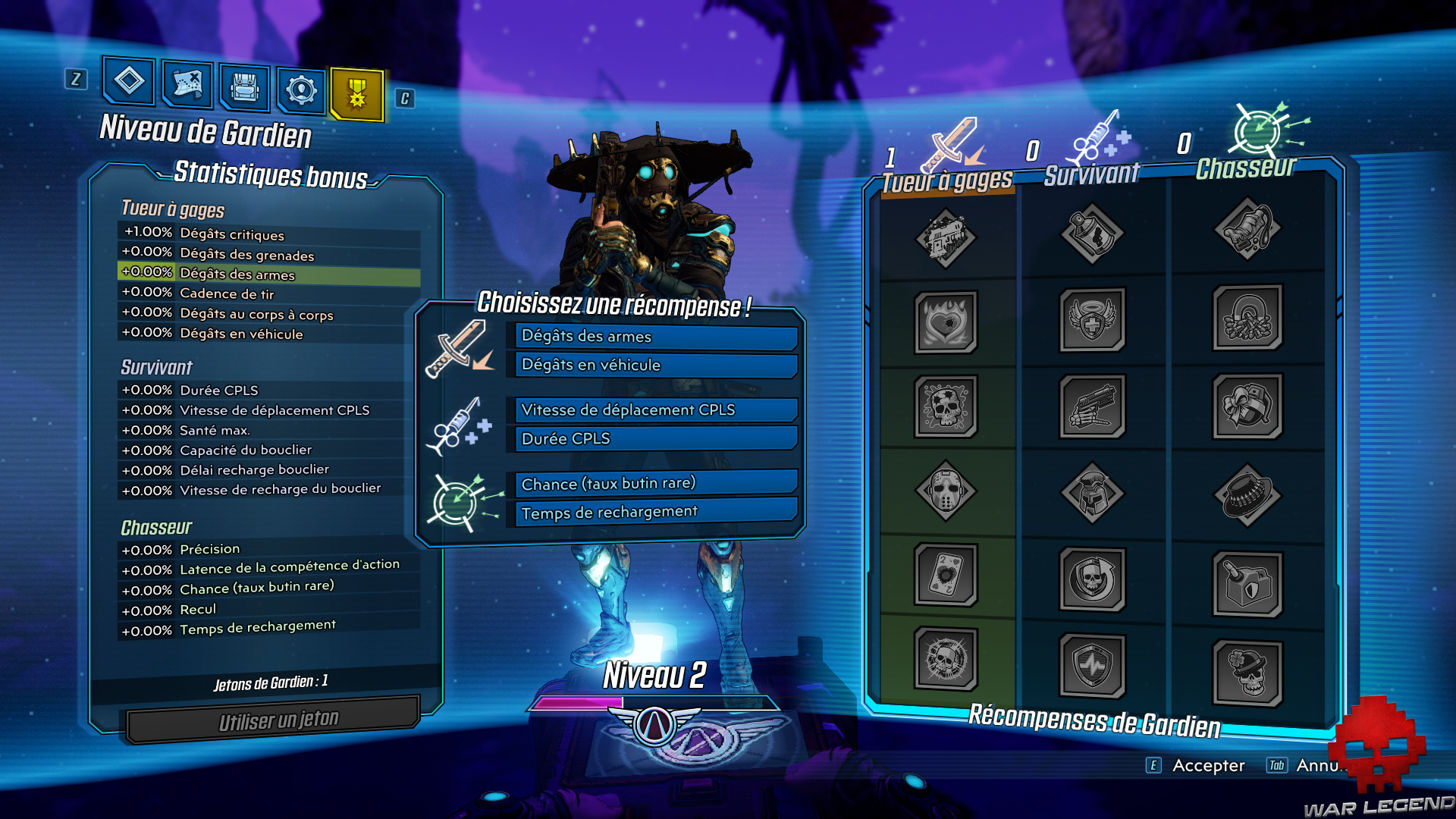
Task: Open the social settings gear tab
Action: point(300,86)
